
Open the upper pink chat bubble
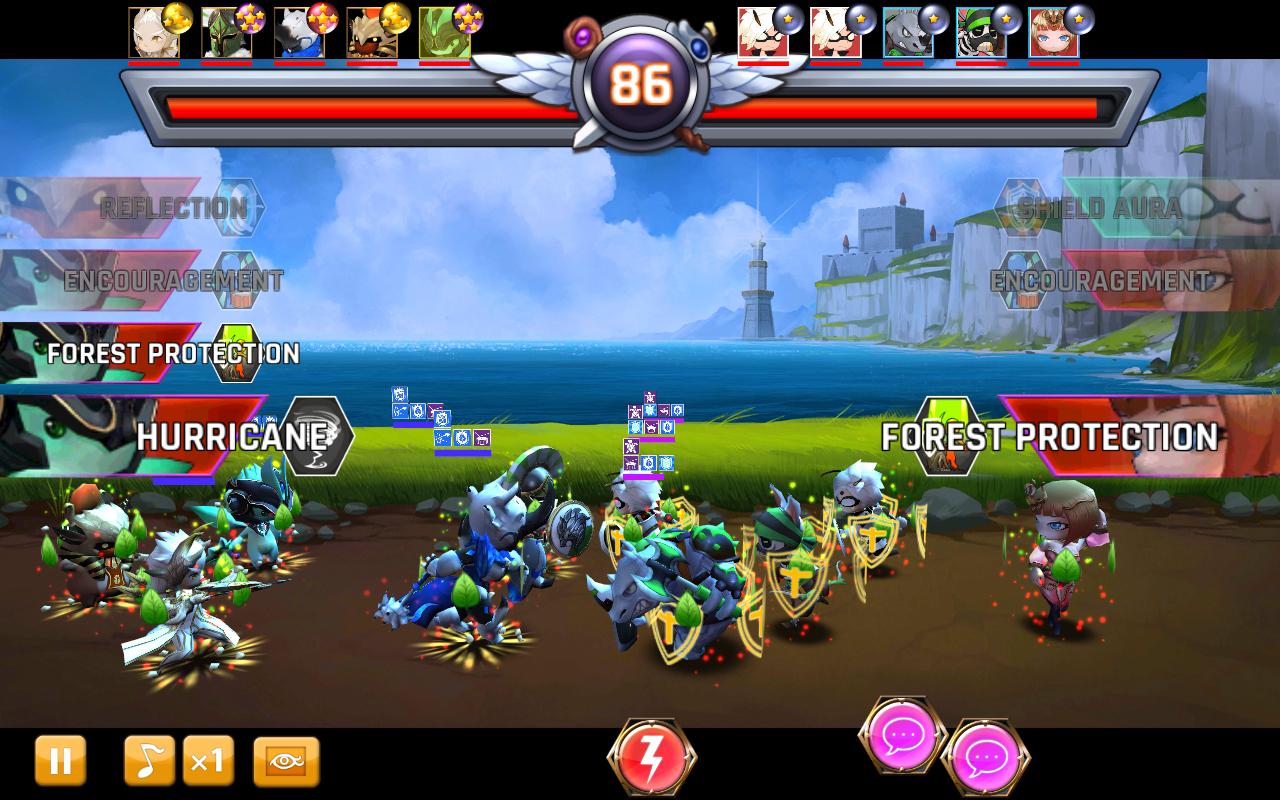click(x=903, y=741)
